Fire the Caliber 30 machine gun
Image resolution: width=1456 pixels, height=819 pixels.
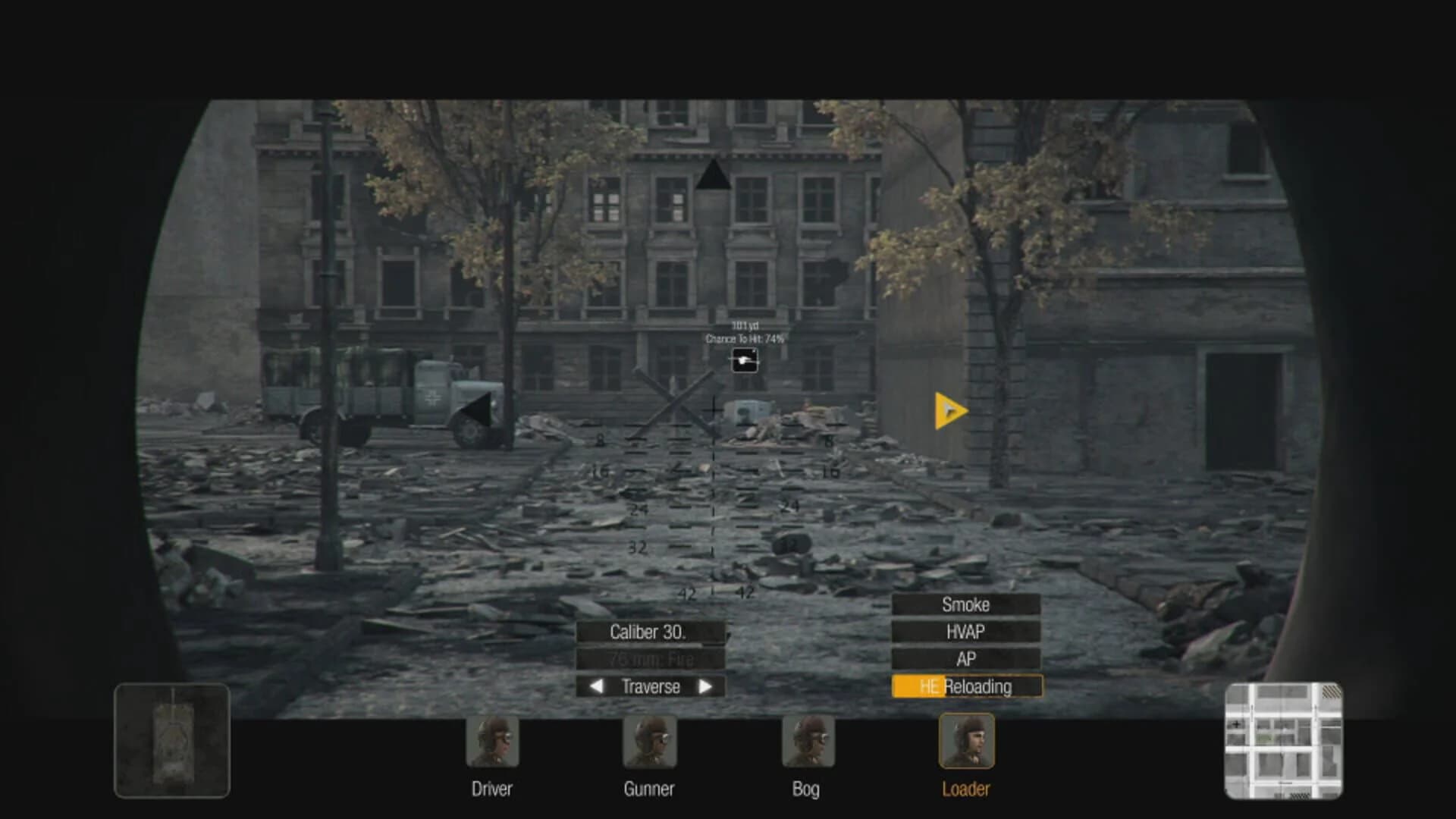click(651, 632)
